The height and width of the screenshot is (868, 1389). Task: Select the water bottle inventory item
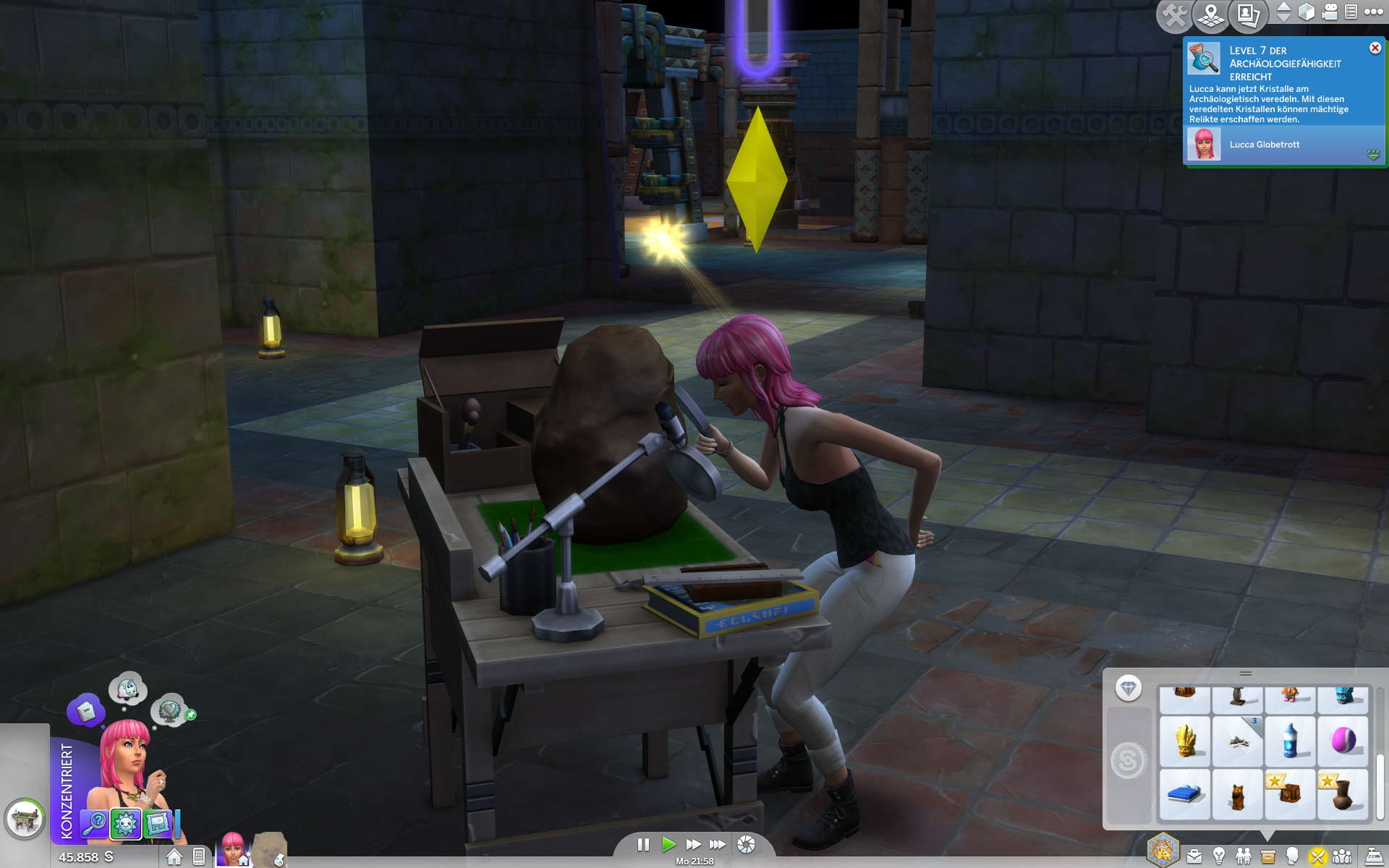[x=1290, y=741]
